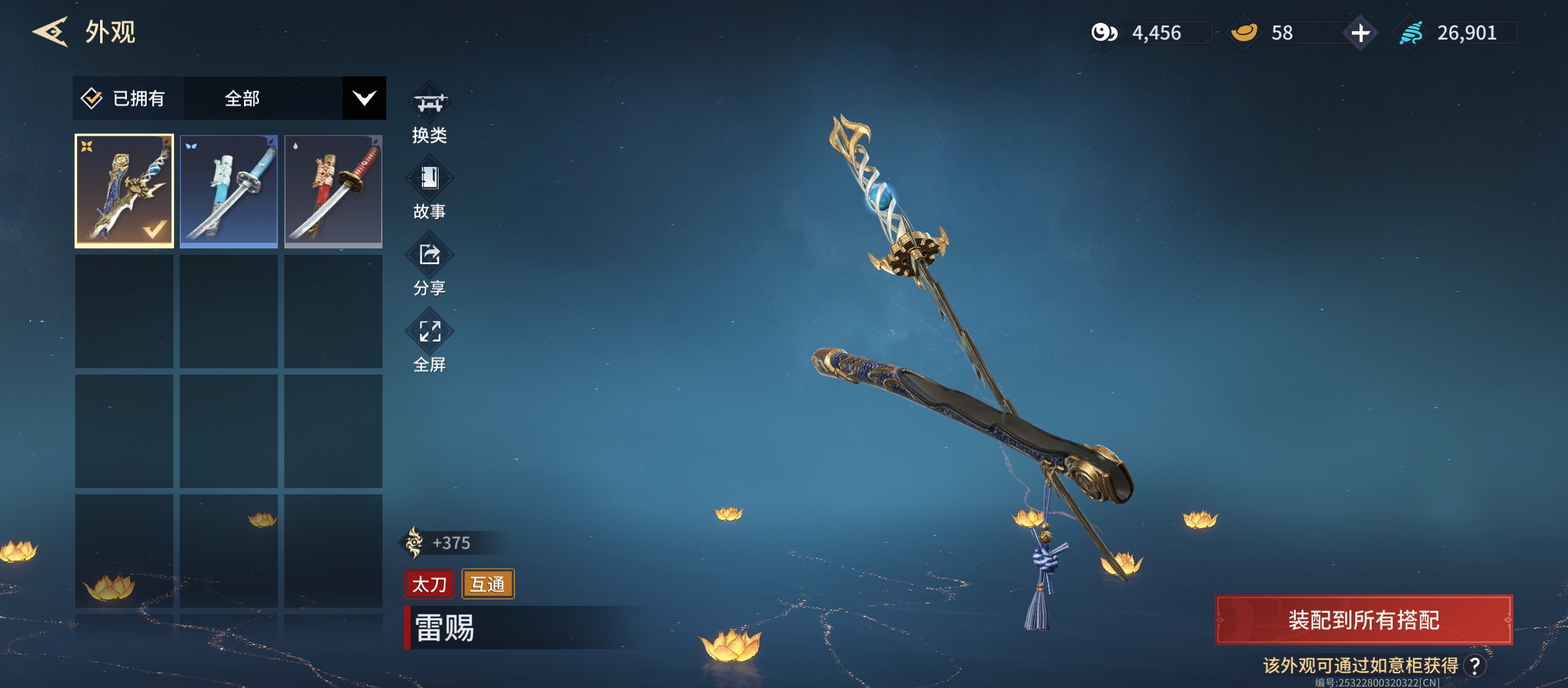Click the orange 互通 tag

[x=488, y=584]
